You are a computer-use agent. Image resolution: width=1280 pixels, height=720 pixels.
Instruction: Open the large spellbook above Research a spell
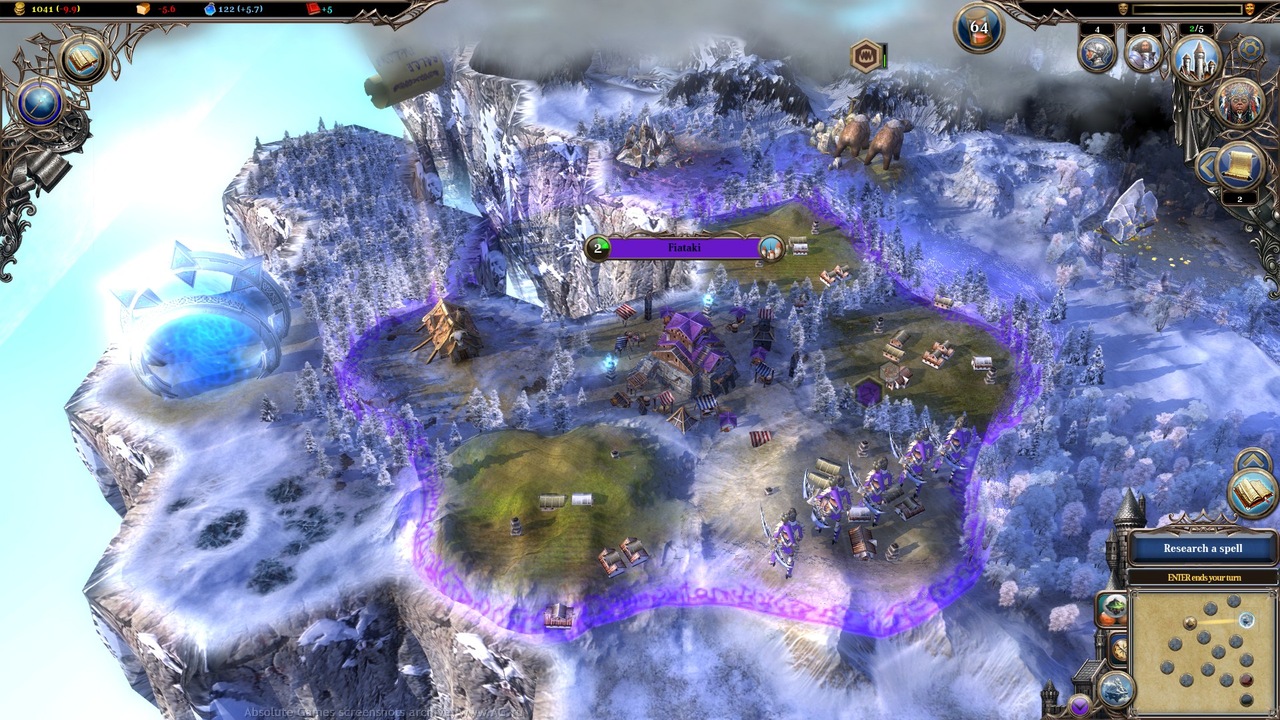click(1253, 493)
